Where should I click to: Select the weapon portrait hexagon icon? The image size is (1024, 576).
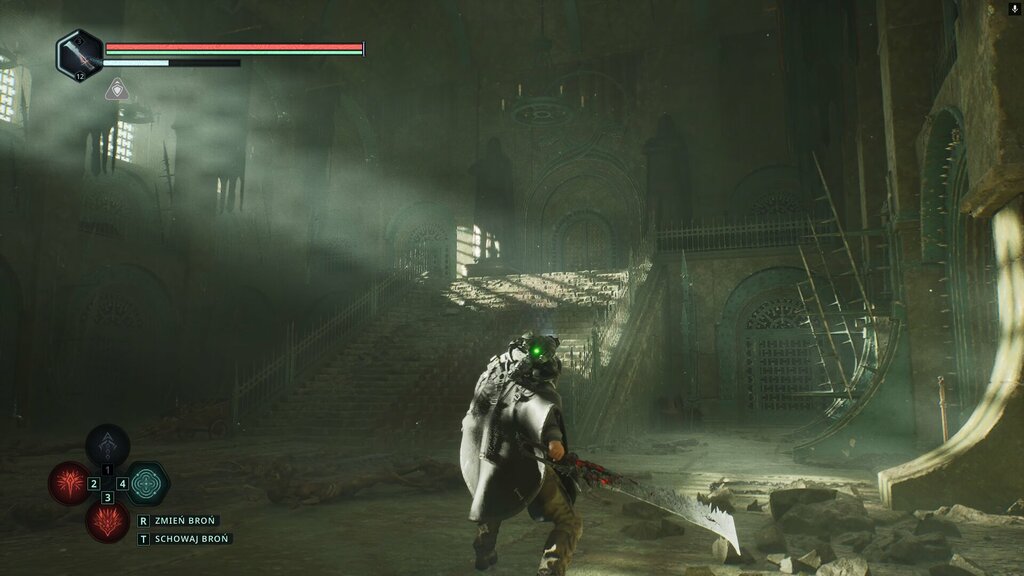(x=79, y=54)
